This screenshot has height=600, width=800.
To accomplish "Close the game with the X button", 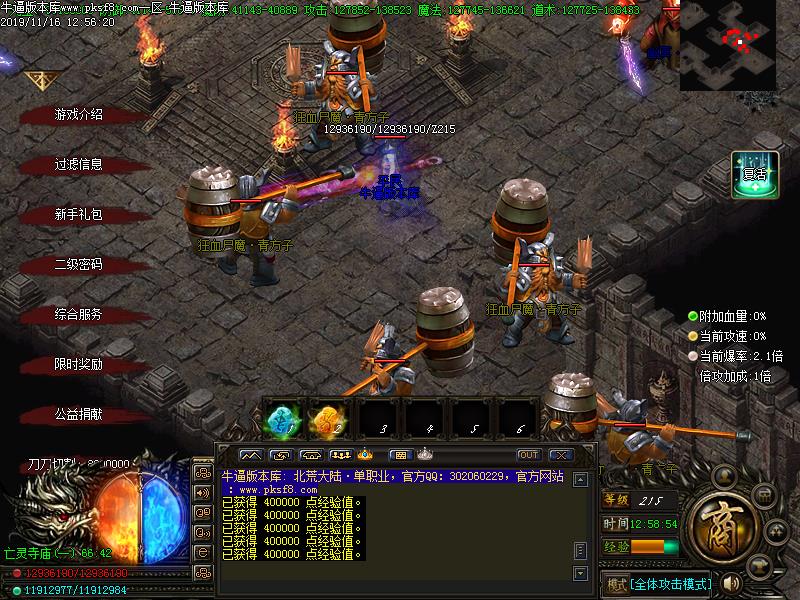I will tap(561, 455).
